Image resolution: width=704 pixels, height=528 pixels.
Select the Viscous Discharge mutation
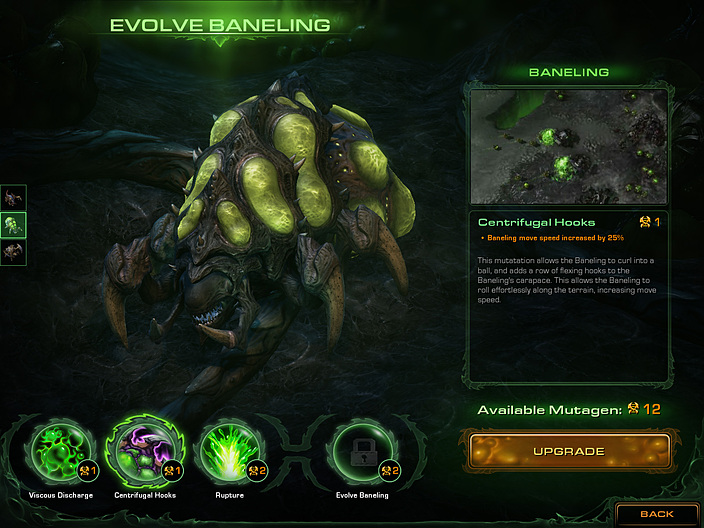pyautogui.click(x=62, y=450)
